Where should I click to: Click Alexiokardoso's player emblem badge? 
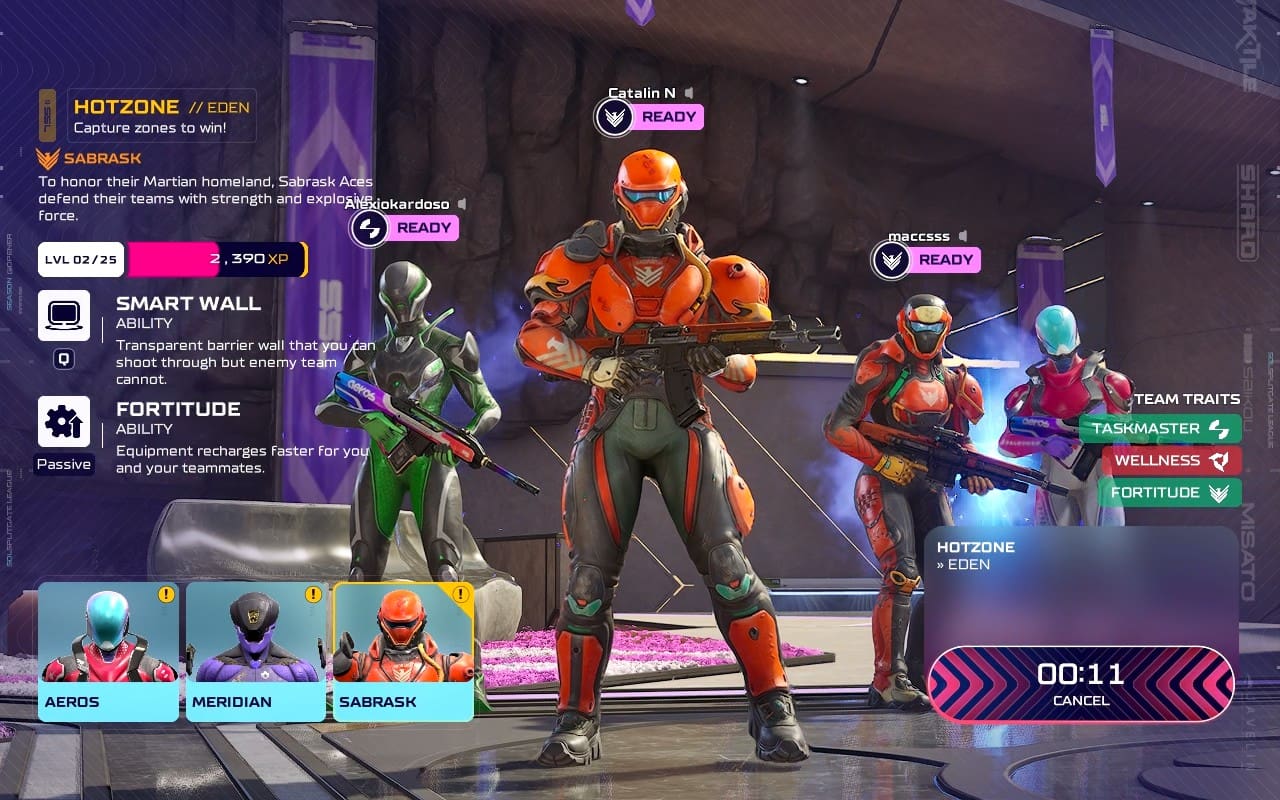[x=369, y=228]
